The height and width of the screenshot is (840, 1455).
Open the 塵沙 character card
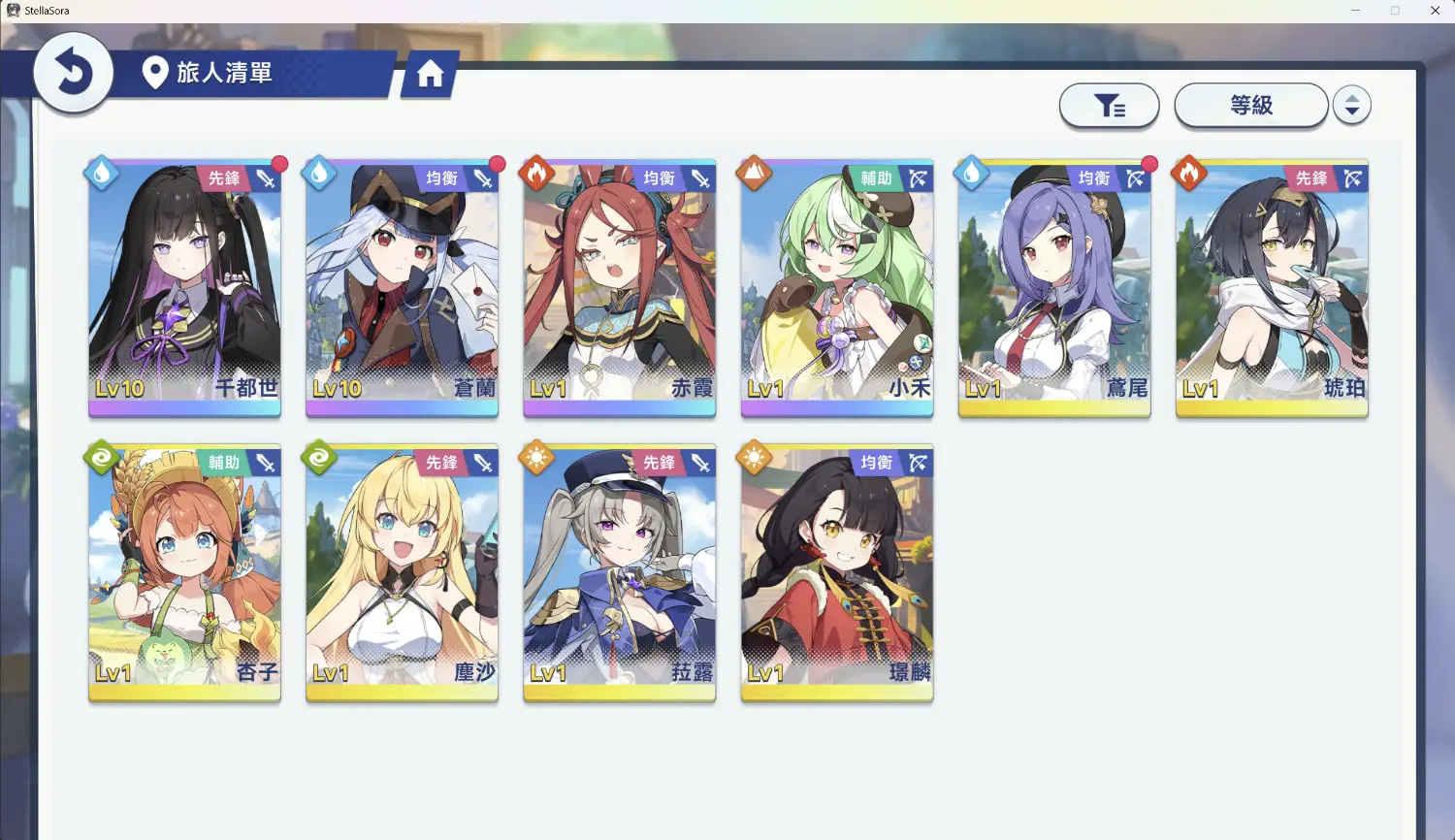coord(402,572)
